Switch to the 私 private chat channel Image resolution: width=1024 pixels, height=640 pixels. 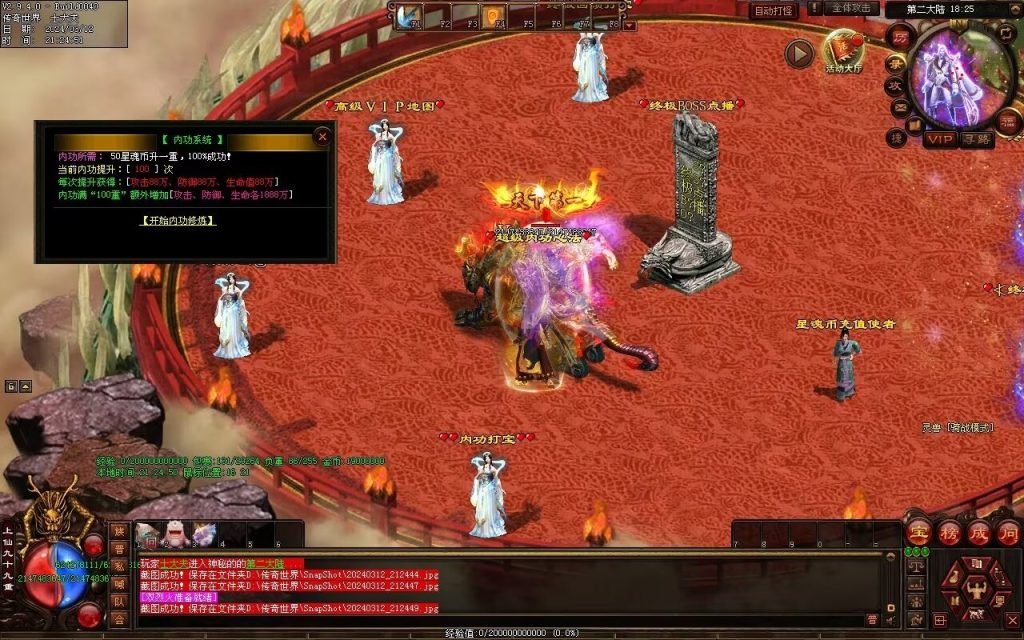pos(119,566)
